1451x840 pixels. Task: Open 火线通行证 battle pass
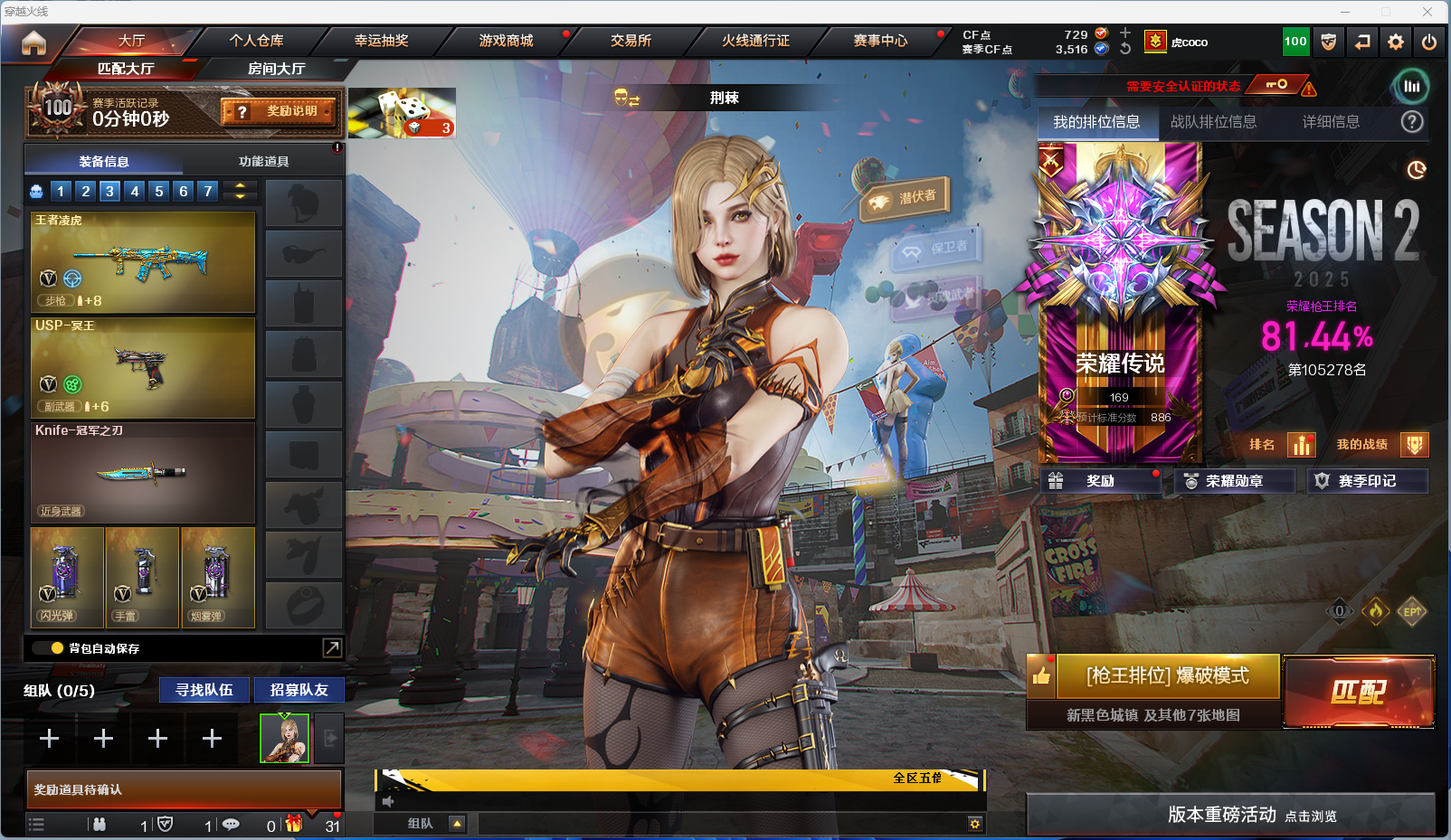pyautogui.click(x=755, y=41)
